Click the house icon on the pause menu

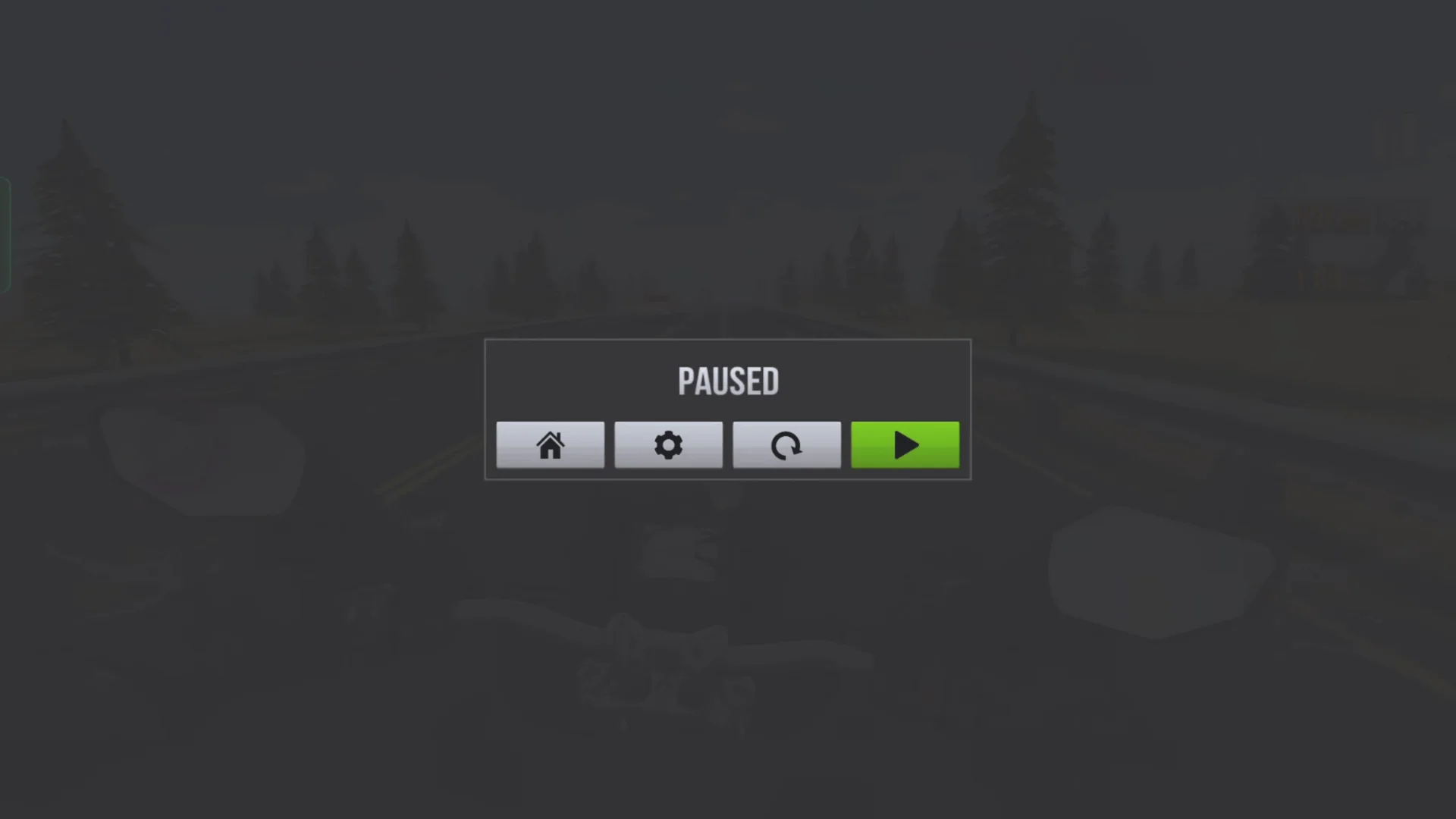[550, 445]
